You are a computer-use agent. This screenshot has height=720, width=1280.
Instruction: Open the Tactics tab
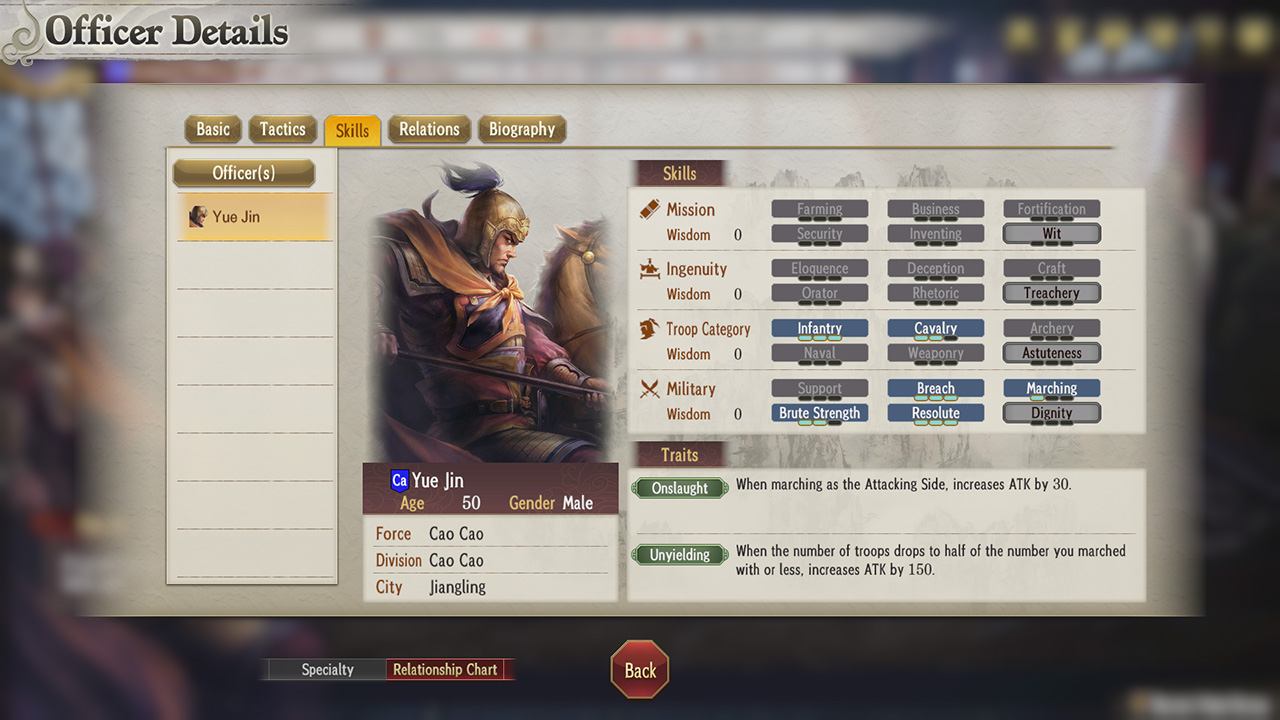coord(283,129)
